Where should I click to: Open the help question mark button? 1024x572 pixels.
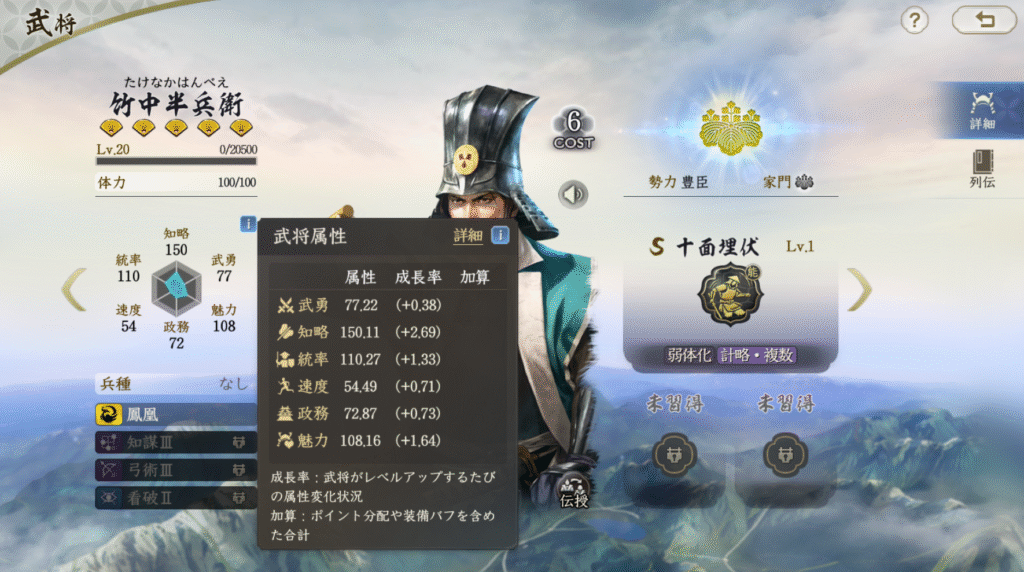point(915,20)
